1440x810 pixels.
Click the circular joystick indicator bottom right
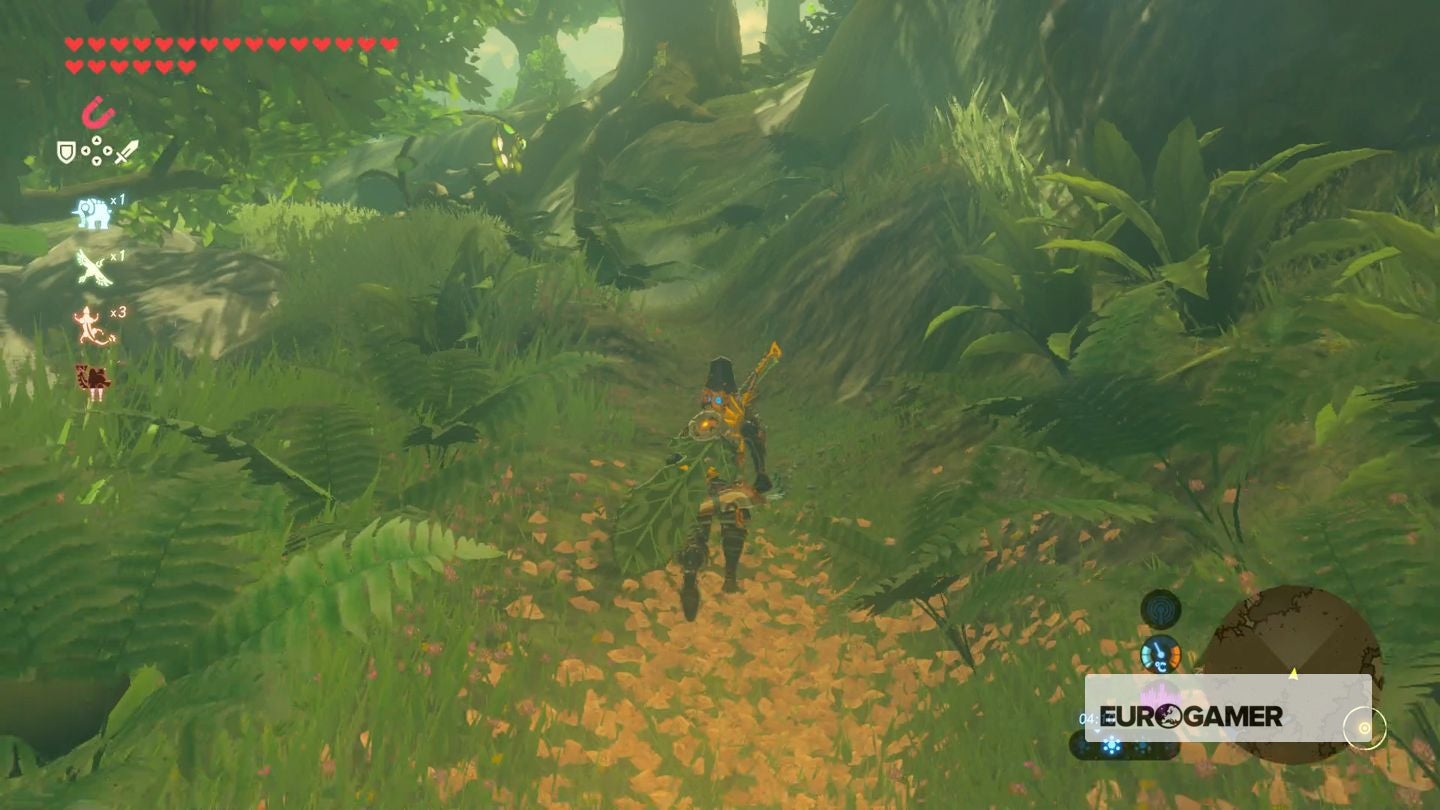1364,728
